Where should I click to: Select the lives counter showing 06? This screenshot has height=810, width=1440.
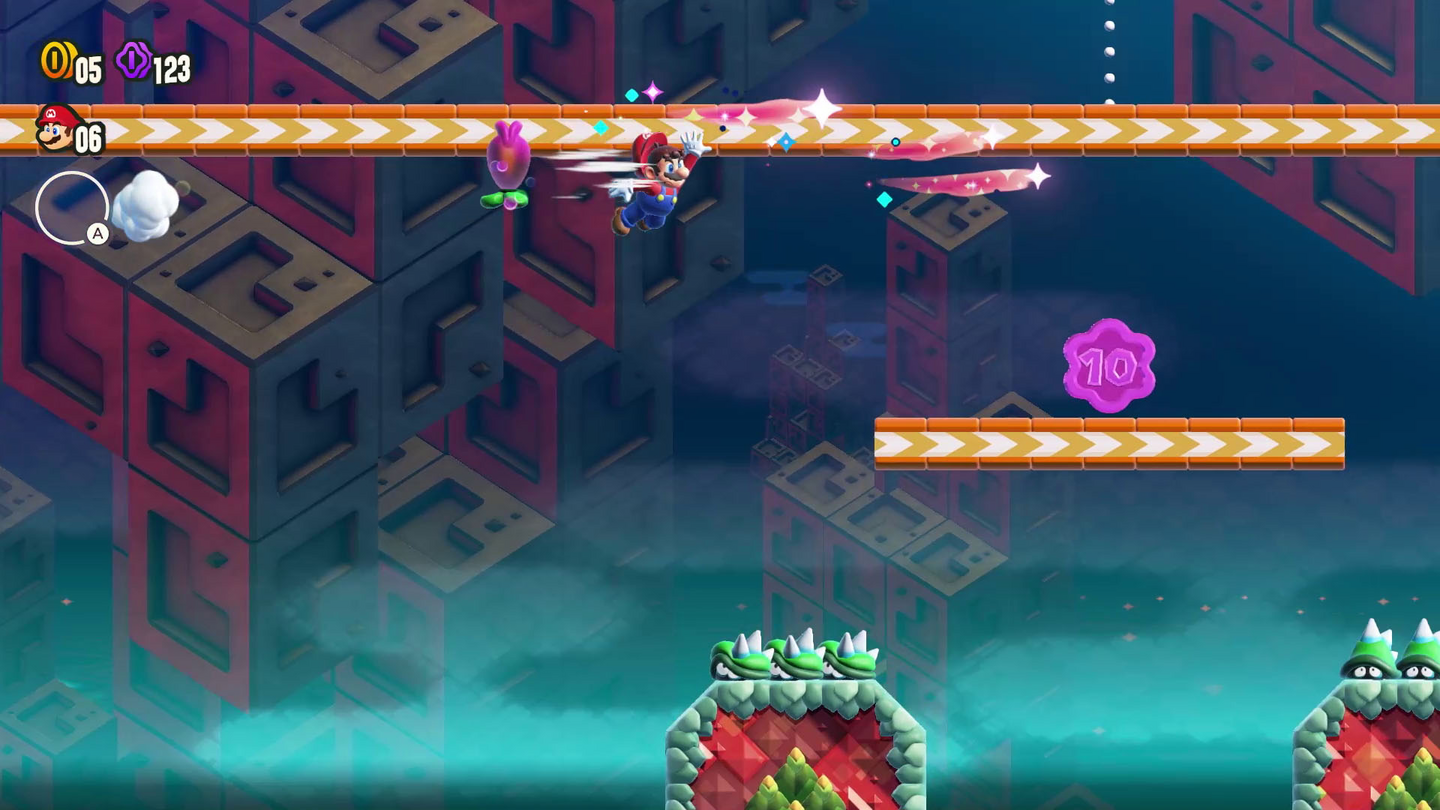[88, 140]
